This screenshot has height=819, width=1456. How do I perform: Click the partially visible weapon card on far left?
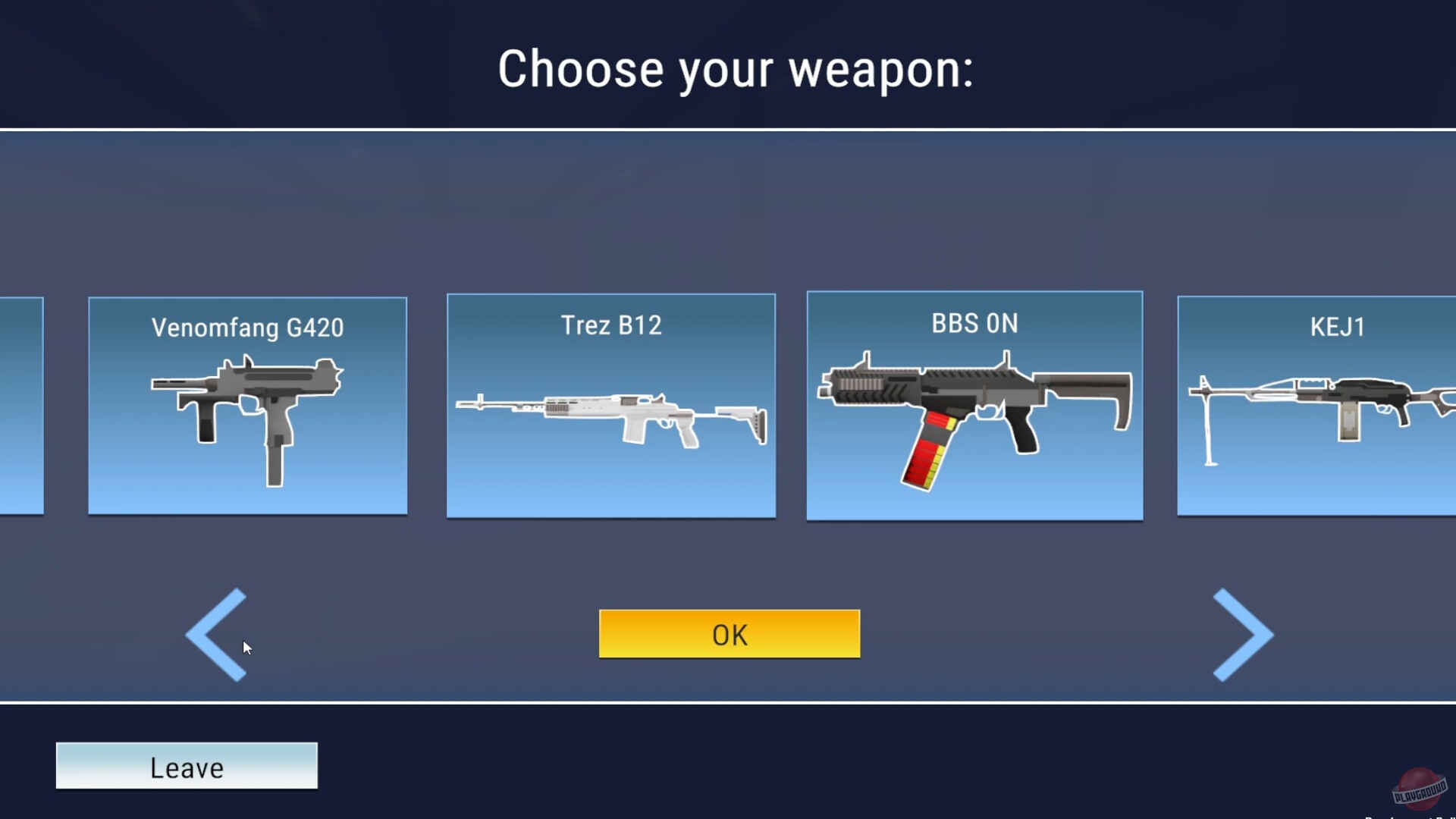(x=23, y=406)
